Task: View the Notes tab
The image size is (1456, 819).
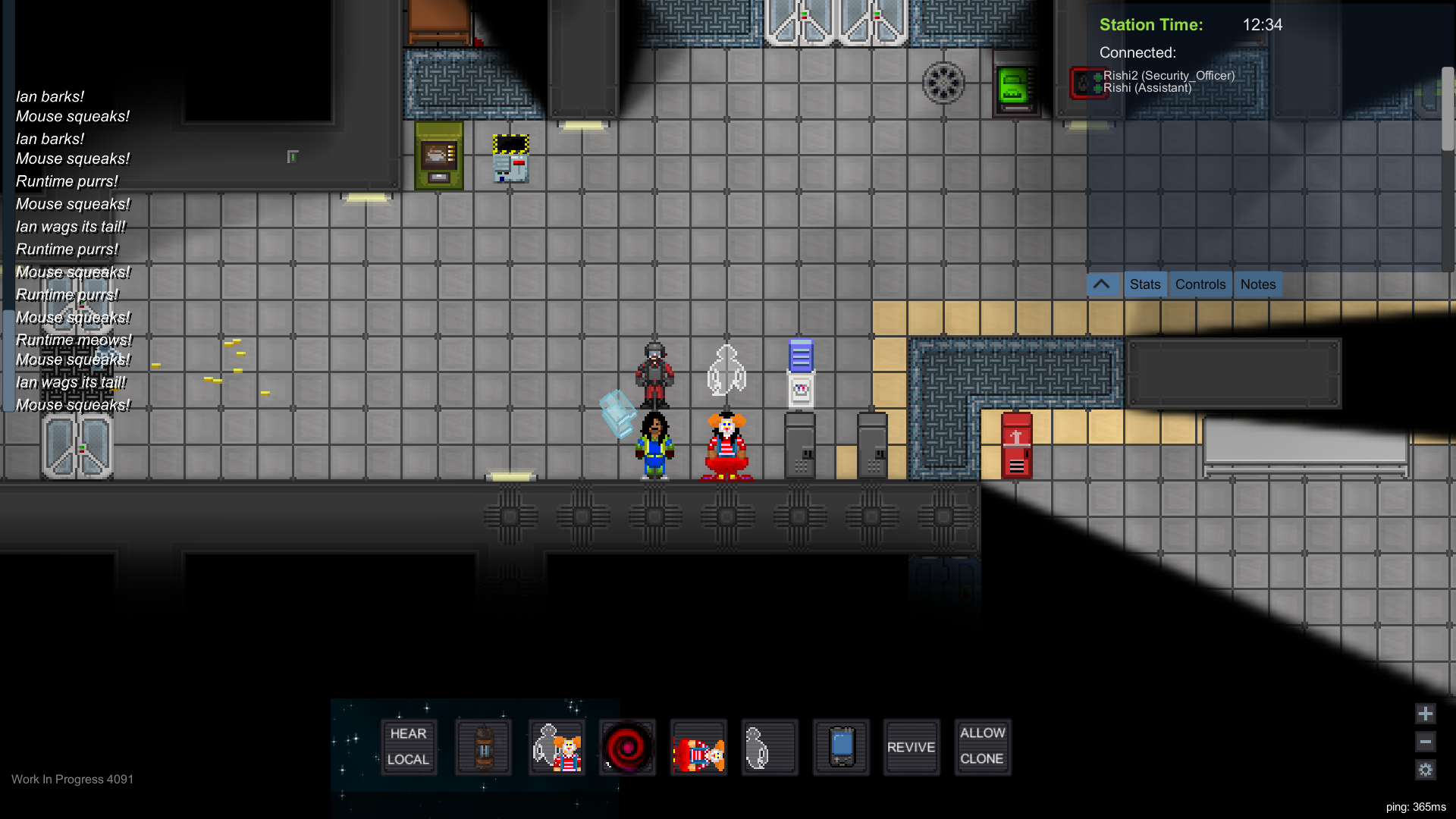Action: pyautogui.click(x=1258, y=284)
